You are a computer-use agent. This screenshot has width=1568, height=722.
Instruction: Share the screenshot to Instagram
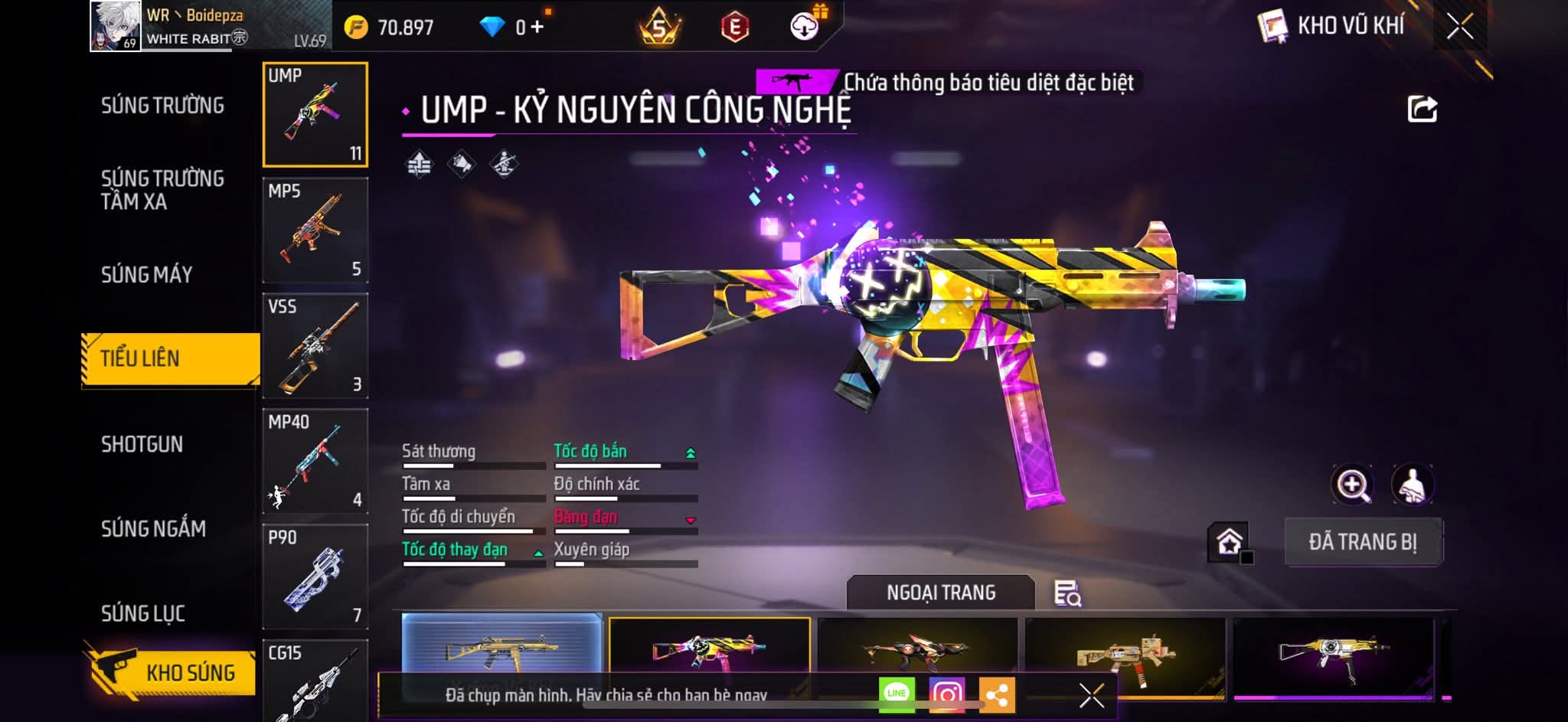[x=946, y=694]
